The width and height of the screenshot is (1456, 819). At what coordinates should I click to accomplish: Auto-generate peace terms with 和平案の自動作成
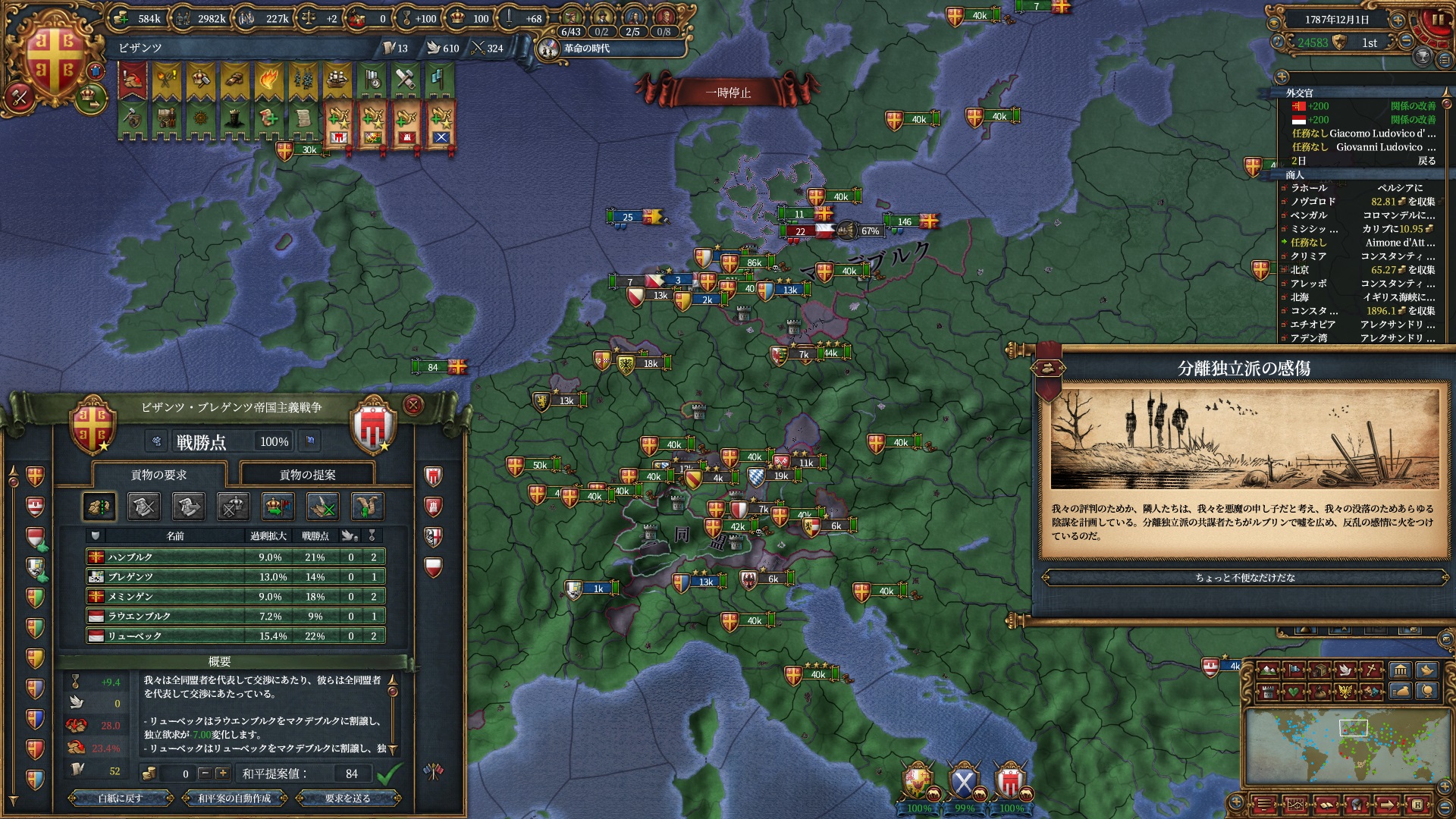[x=234, y=799]
